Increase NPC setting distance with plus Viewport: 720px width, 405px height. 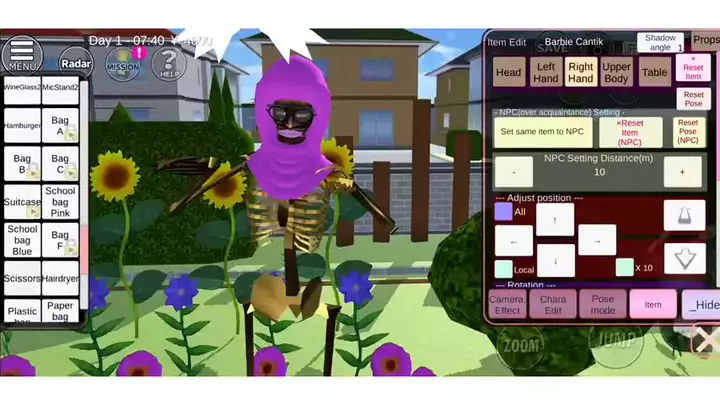[682, 172]
